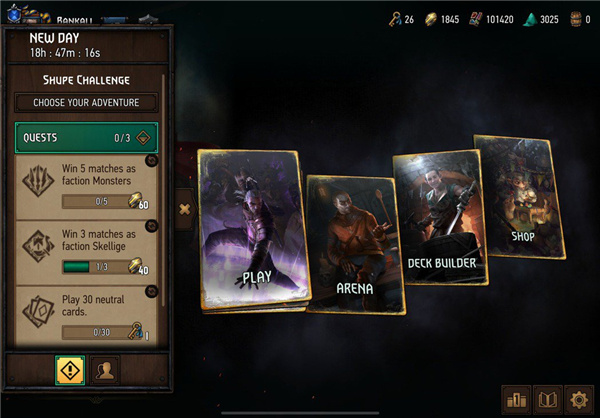Close the side panel with the X tab
This screenshot has width=600, height=418.
click(184, 209)
